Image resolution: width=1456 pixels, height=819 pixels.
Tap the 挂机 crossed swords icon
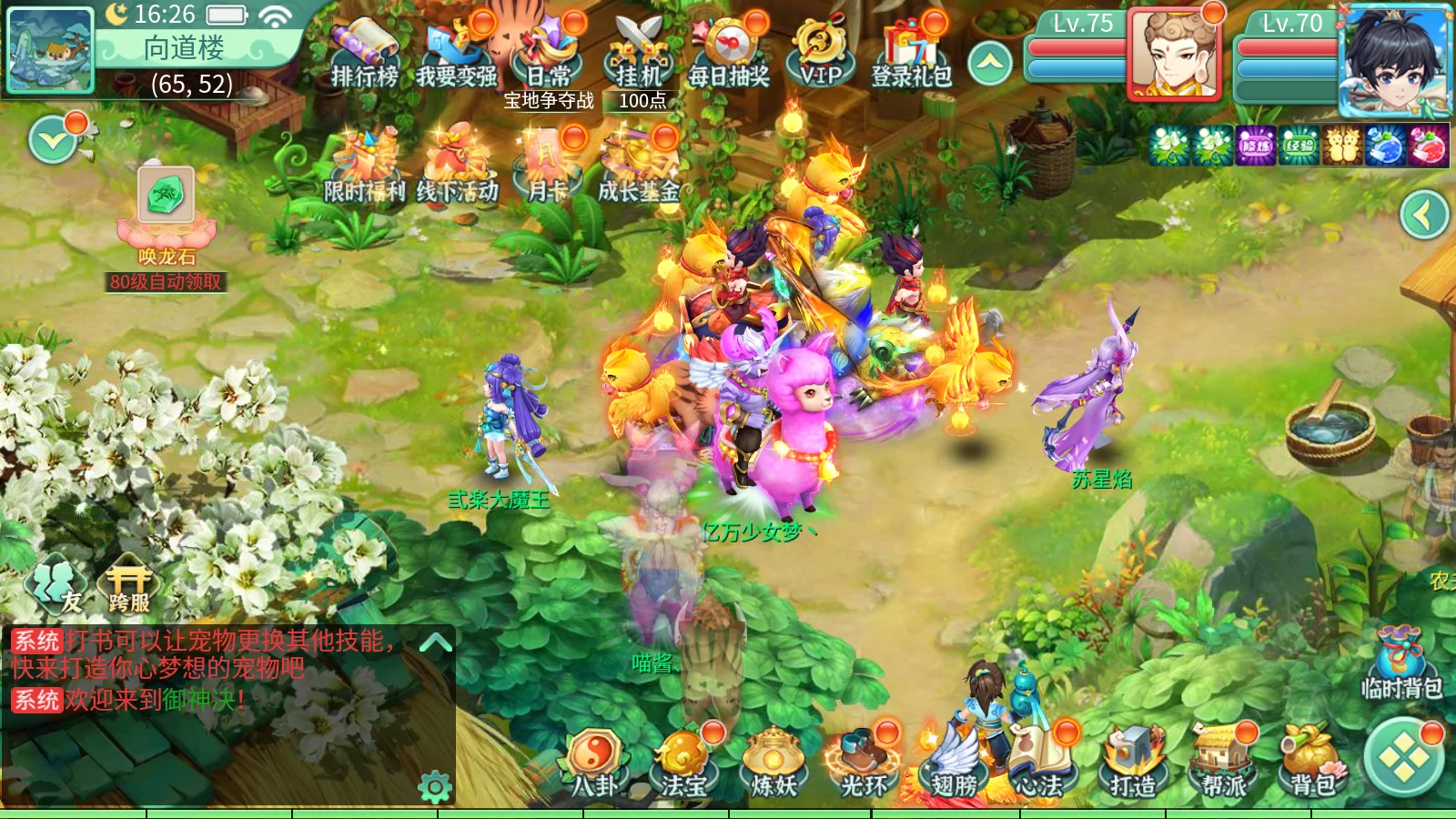[x=639, y=53]
